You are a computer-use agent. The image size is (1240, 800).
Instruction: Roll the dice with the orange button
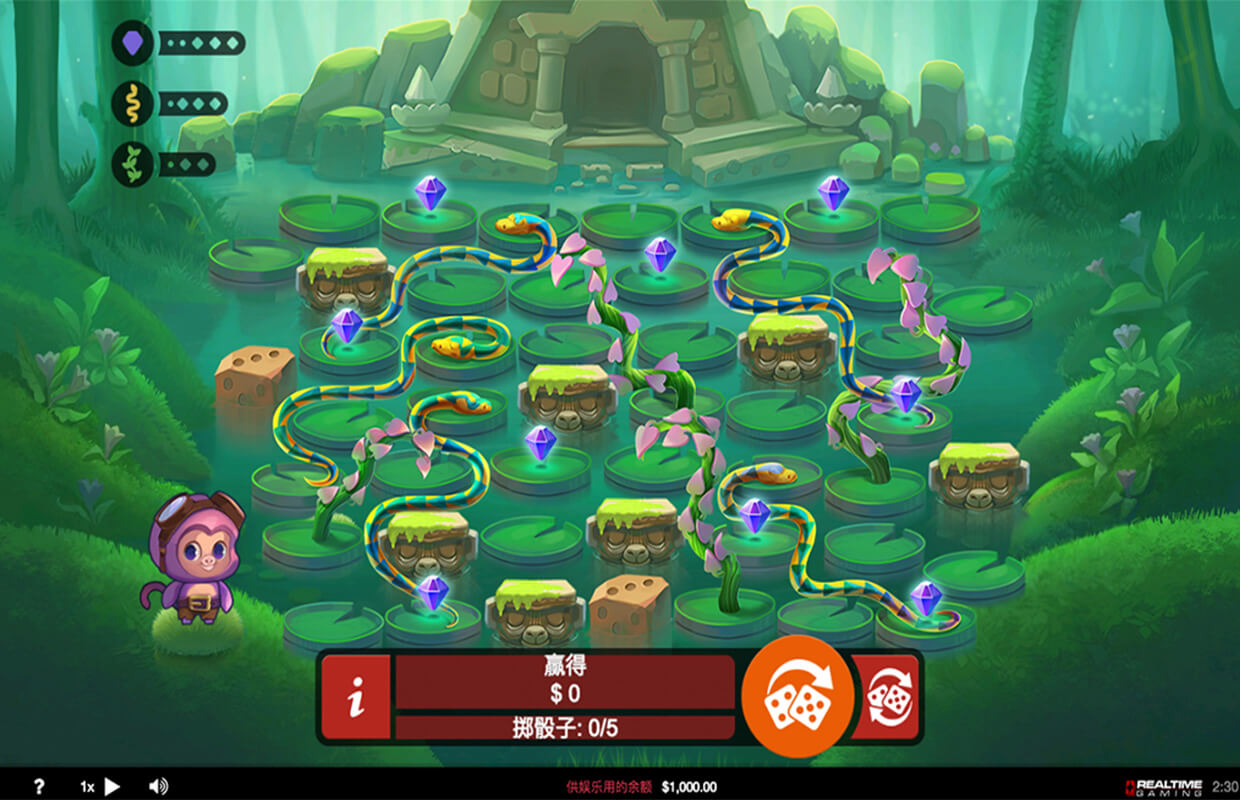click(797, 696)
